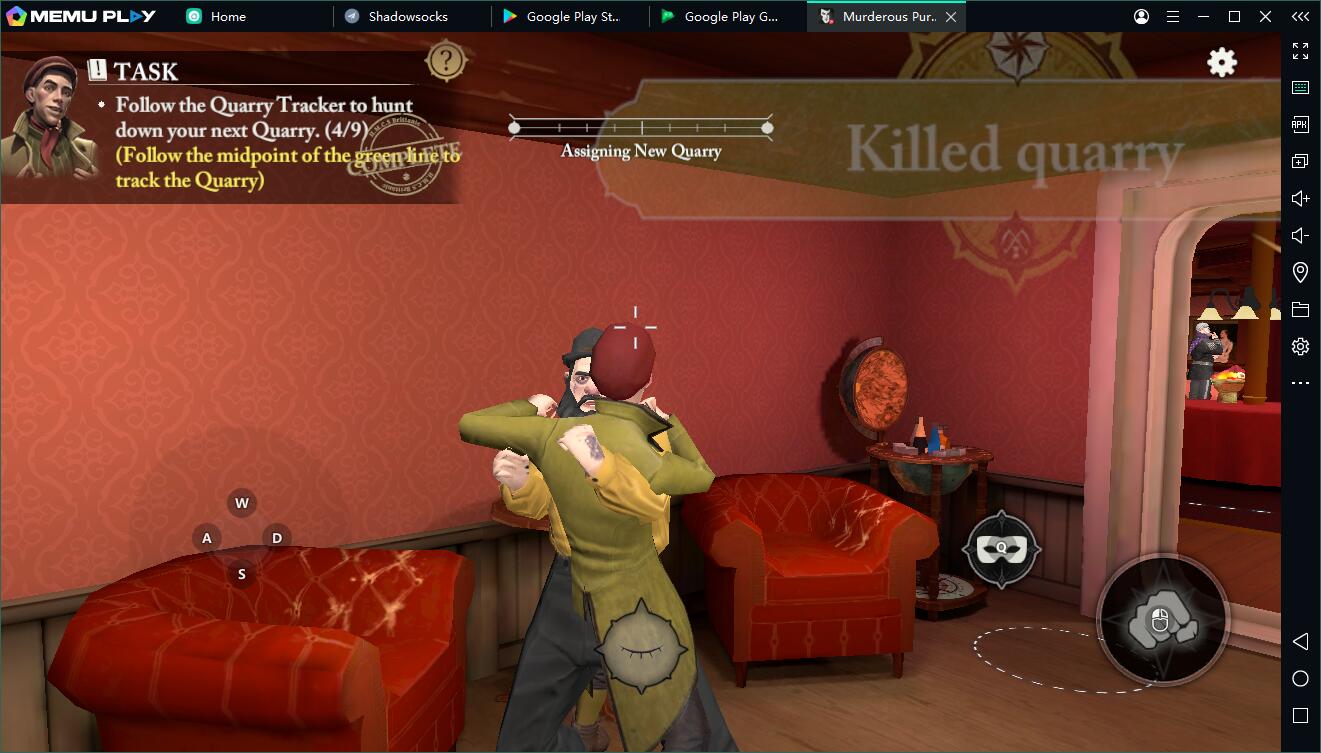Open the emulator settings gear in sidebar
The image size is (1321, 753).
tap(1300, 346)
